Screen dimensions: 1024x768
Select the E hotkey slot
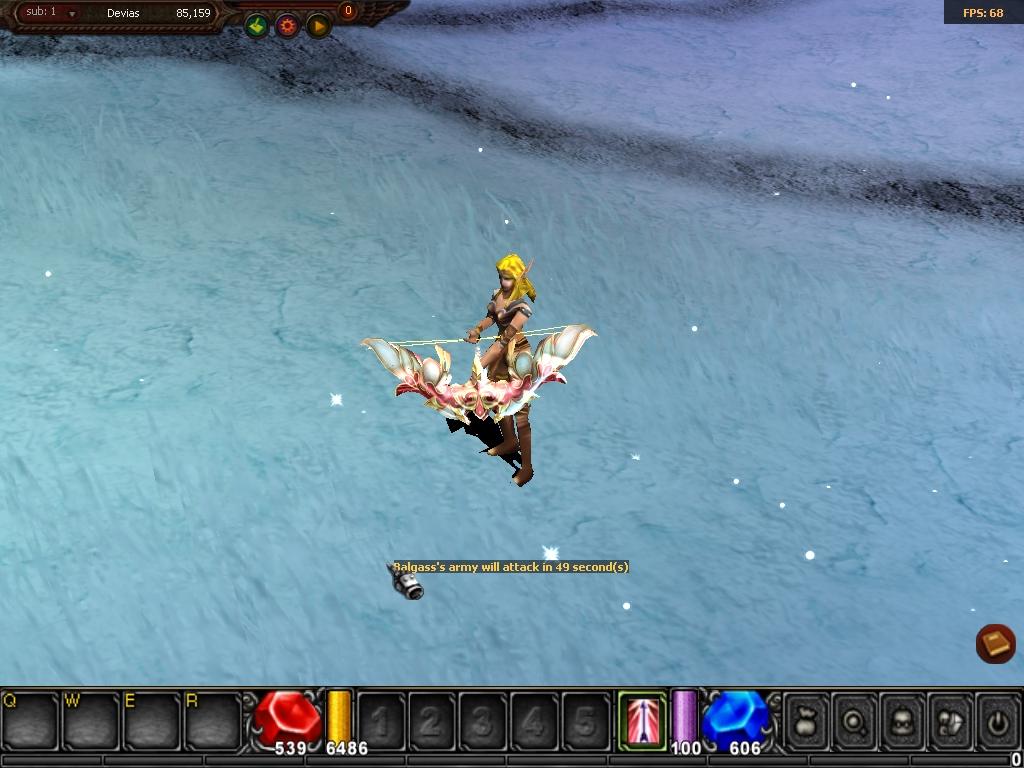point(152,720)
